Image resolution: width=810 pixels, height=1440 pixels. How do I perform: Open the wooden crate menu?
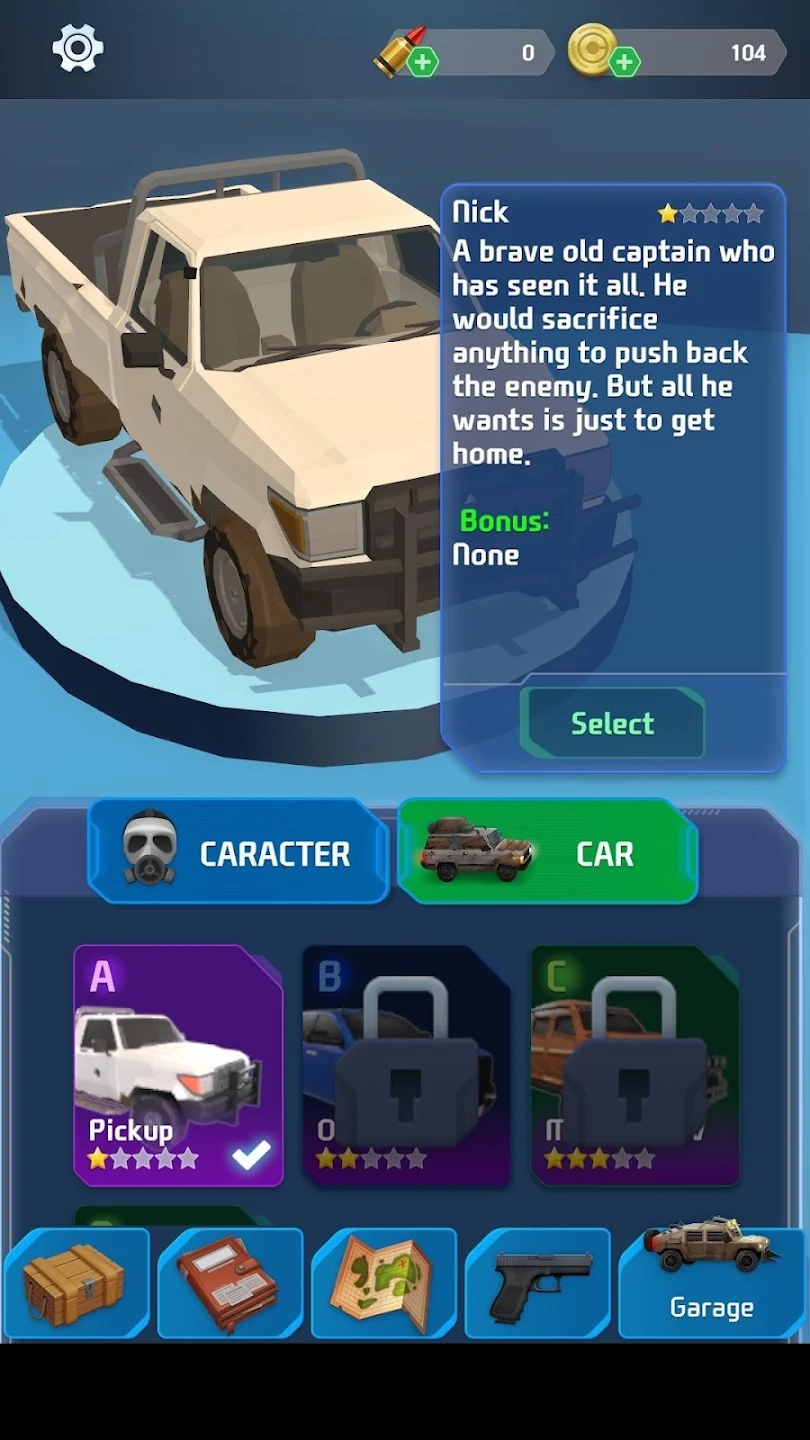pyautogui.click(x=76, y=1283)
